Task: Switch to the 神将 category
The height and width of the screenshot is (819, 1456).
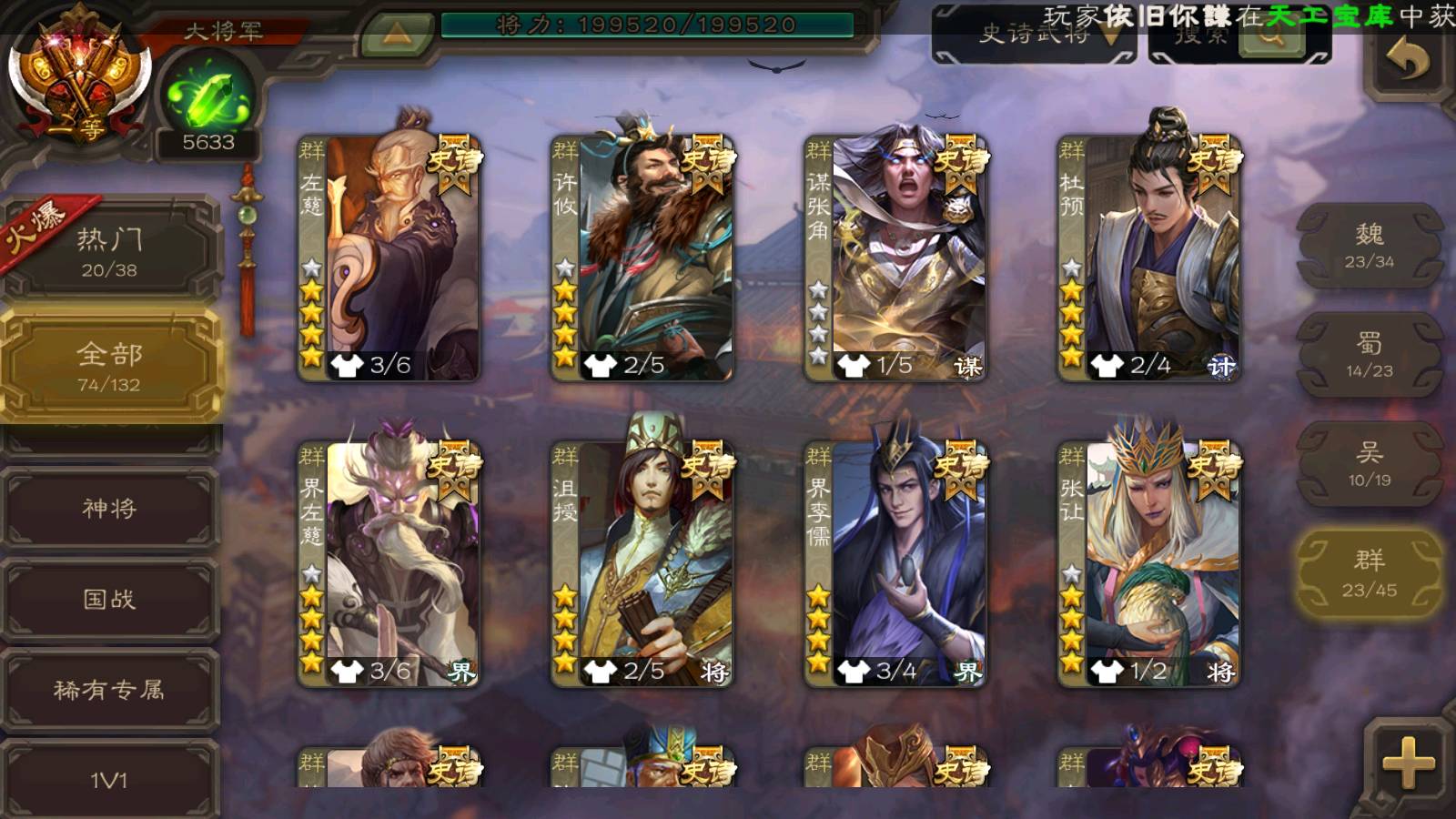Action: pos(109,508)
